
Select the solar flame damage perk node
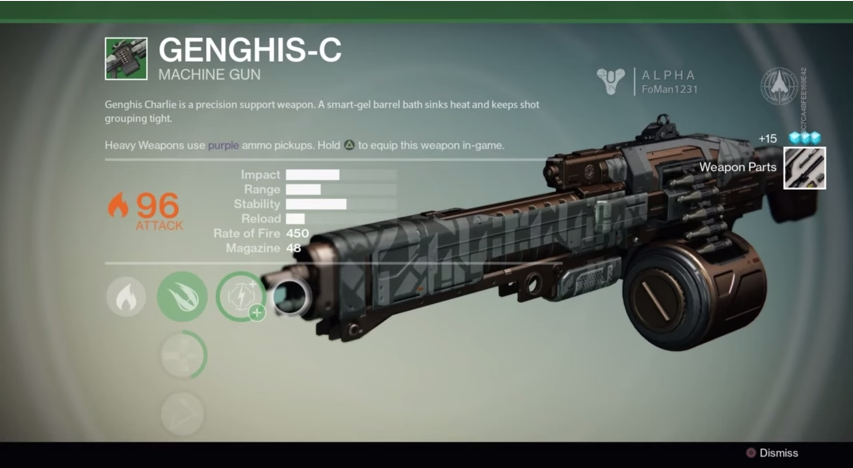click(x=126, y=297)
